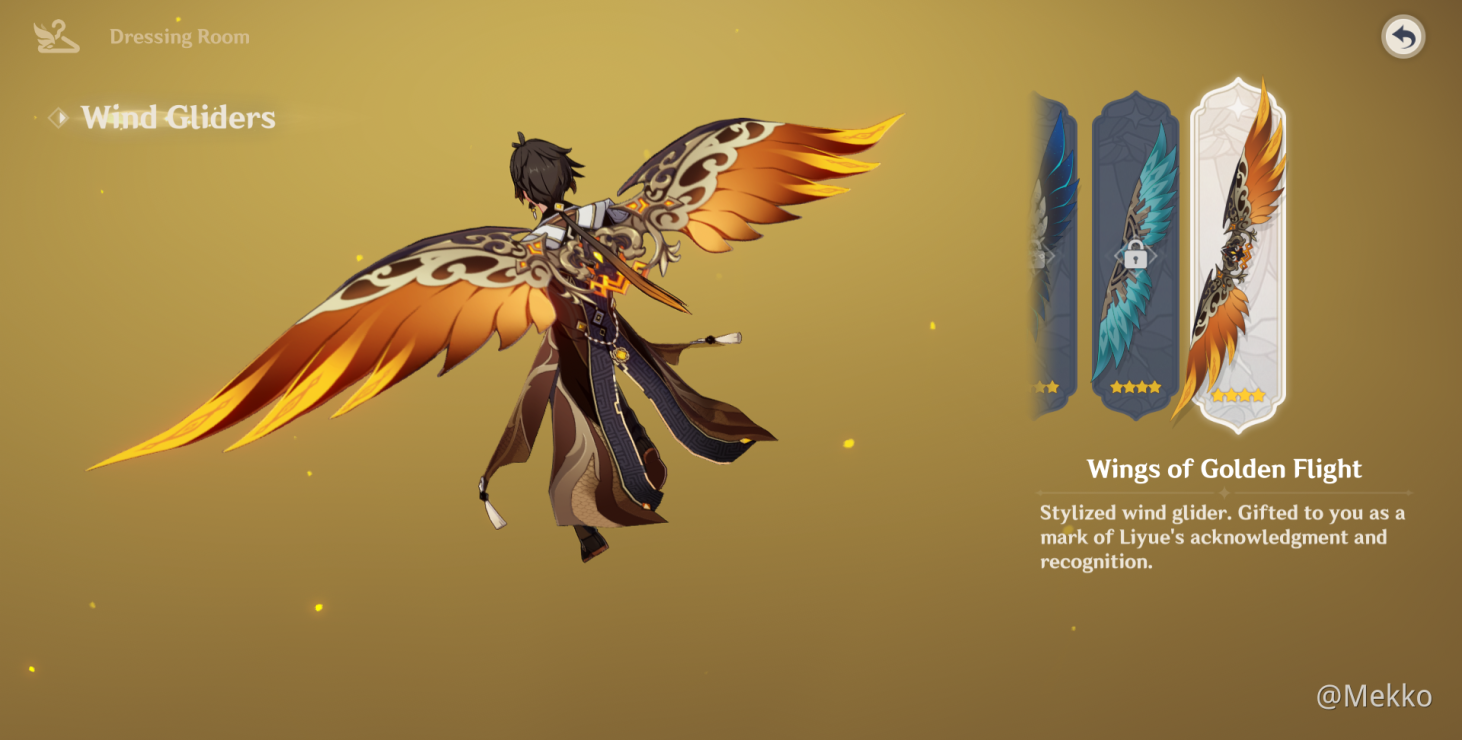Click the Wings of Golden Flight title text

(x=1225, y=468)
